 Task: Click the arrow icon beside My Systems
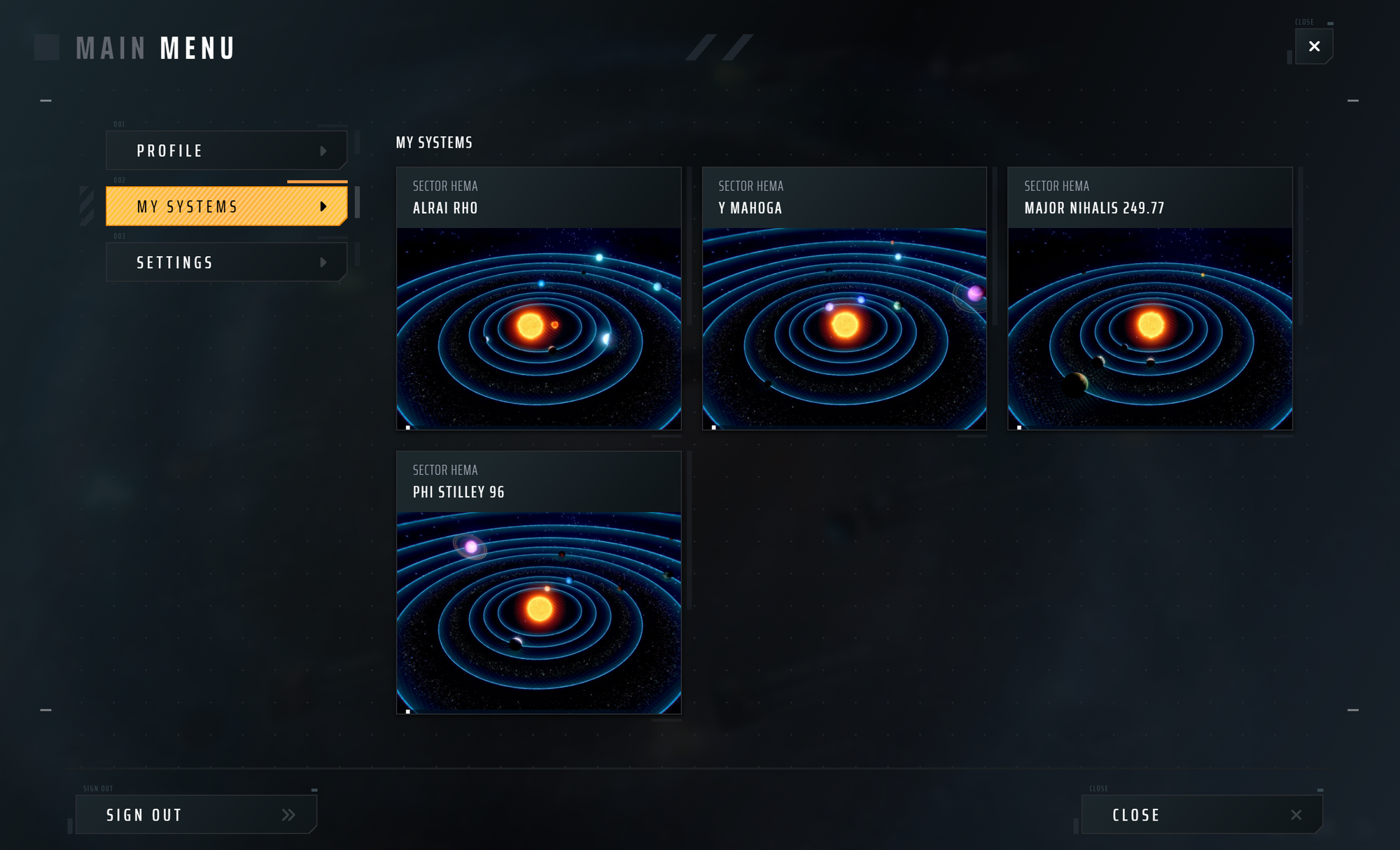pos(323,206)
